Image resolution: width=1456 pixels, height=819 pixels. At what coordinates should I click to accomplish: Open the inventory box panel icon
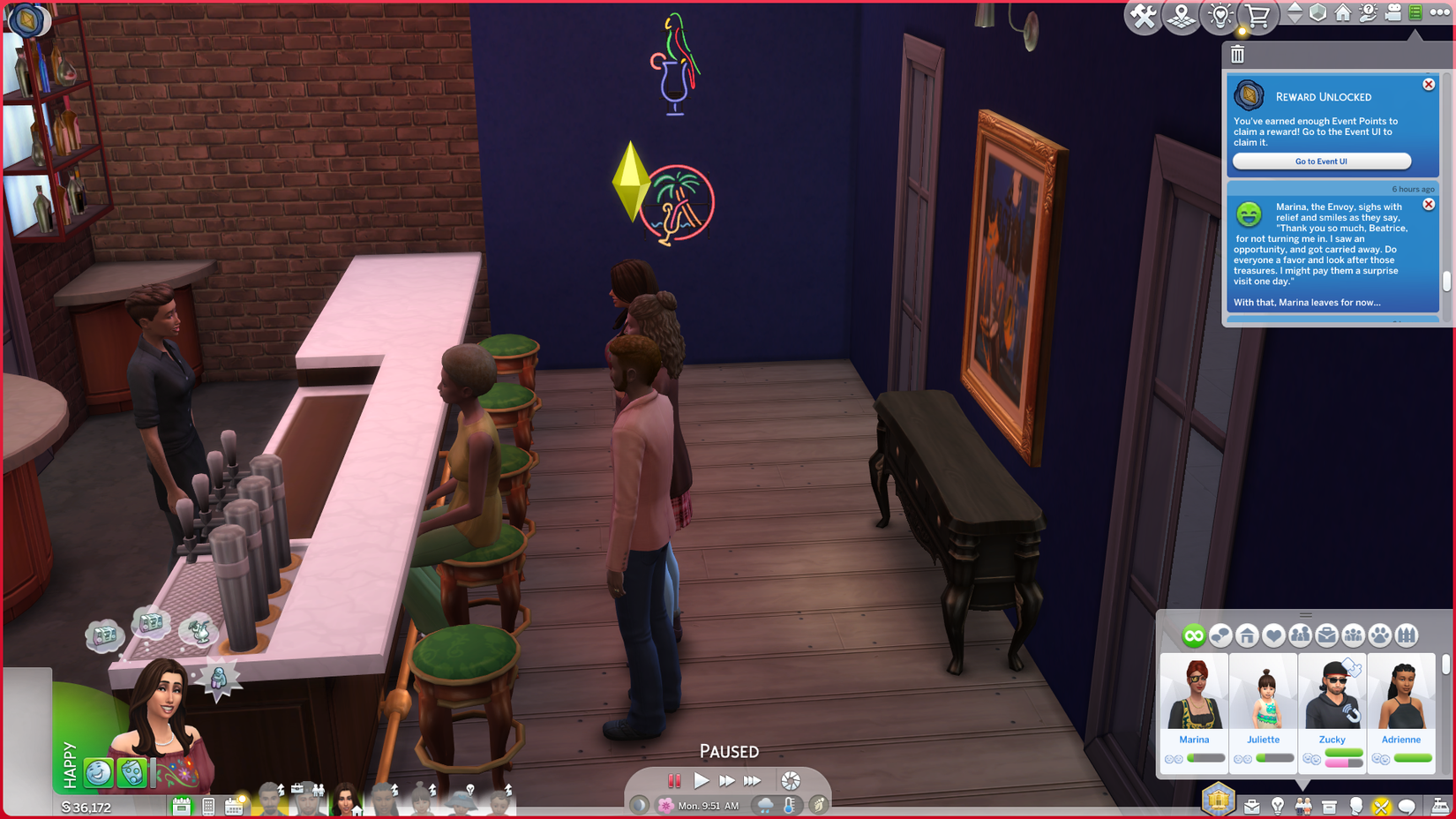click(1328, 806)
